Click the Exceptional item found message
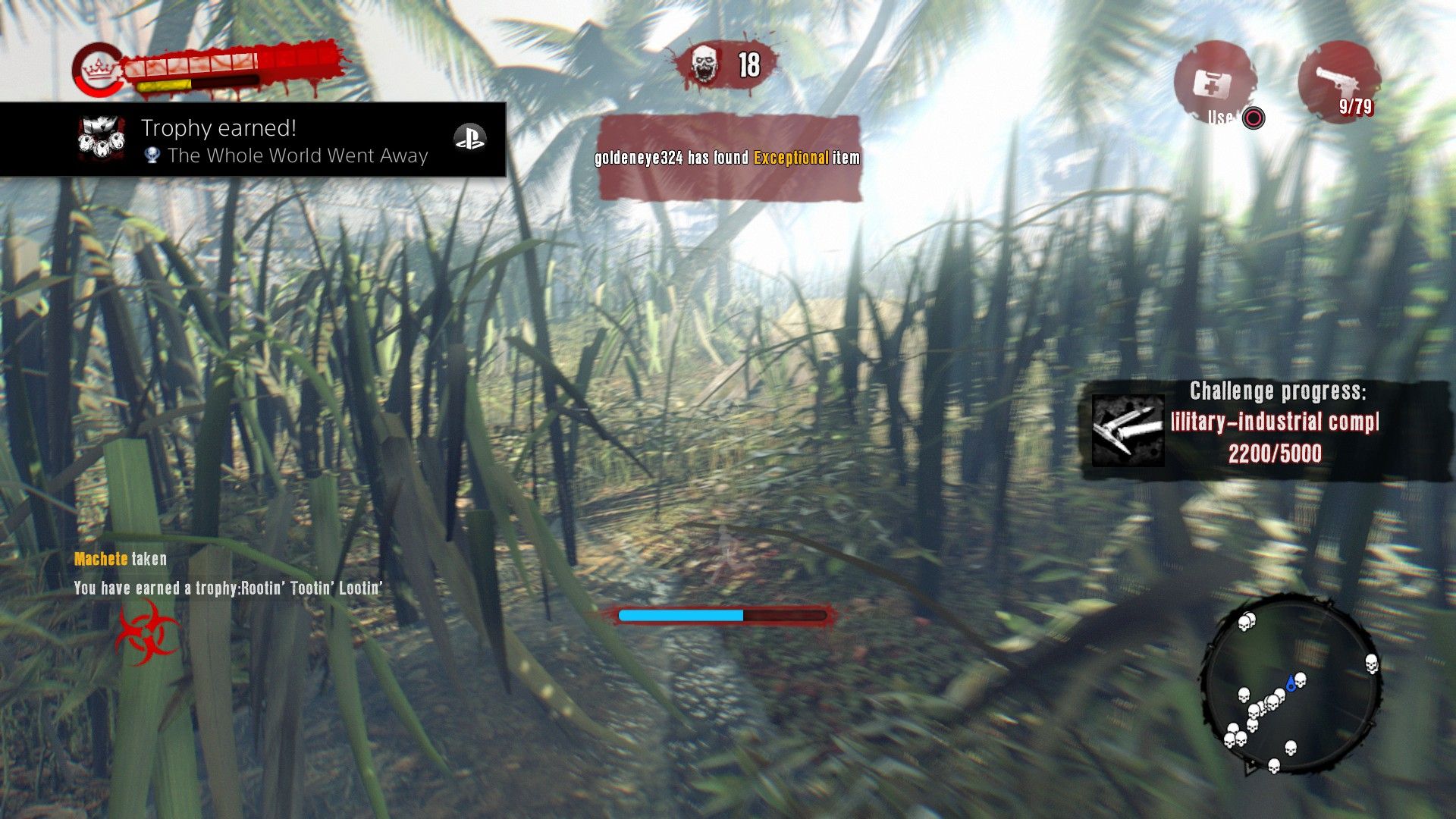1456x819 pixels. [x=728, y=158]
